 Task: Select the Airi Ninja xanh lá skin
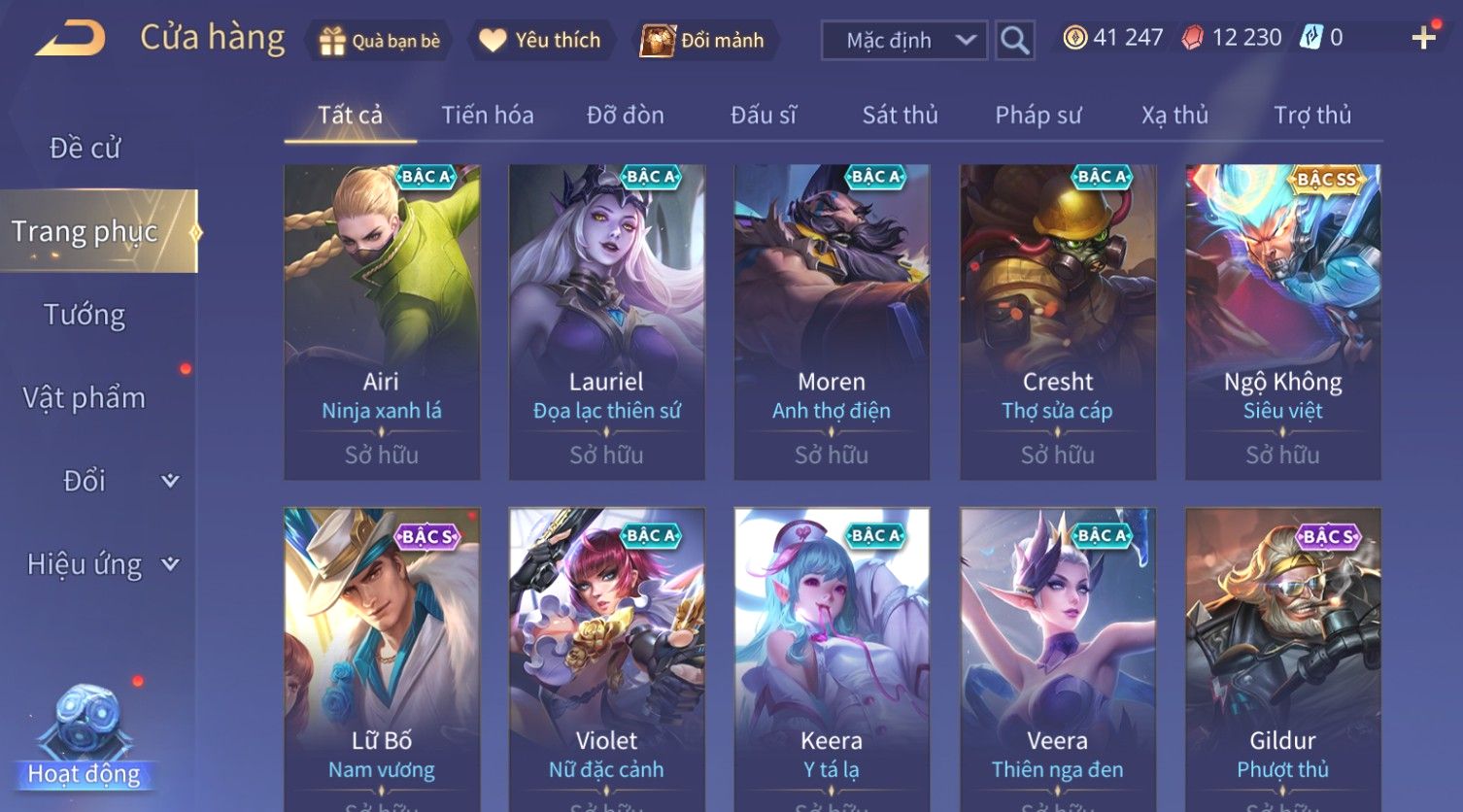382,321
